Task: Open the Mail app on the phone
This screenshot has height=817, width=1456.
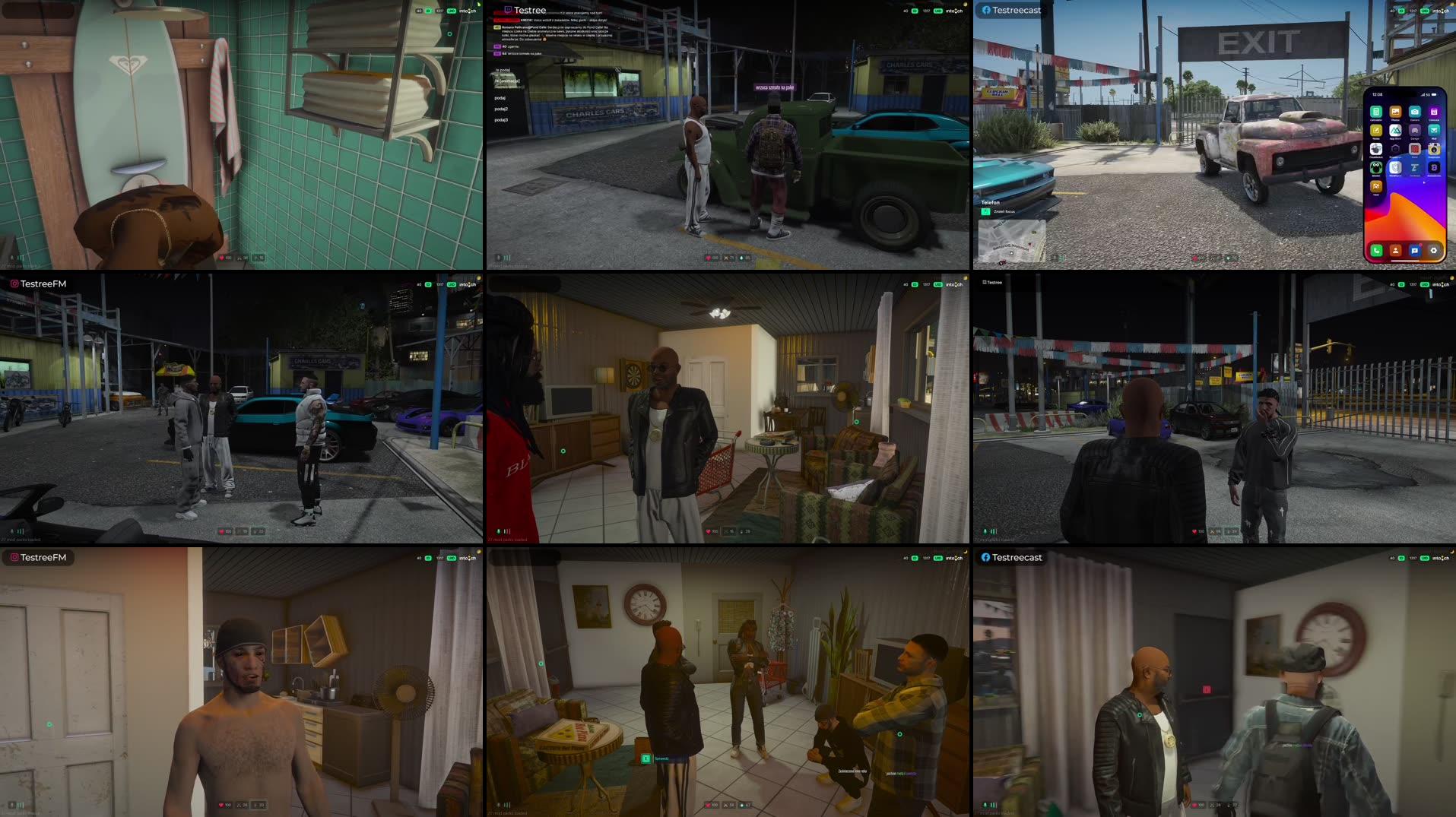Action: [1434, 130]
